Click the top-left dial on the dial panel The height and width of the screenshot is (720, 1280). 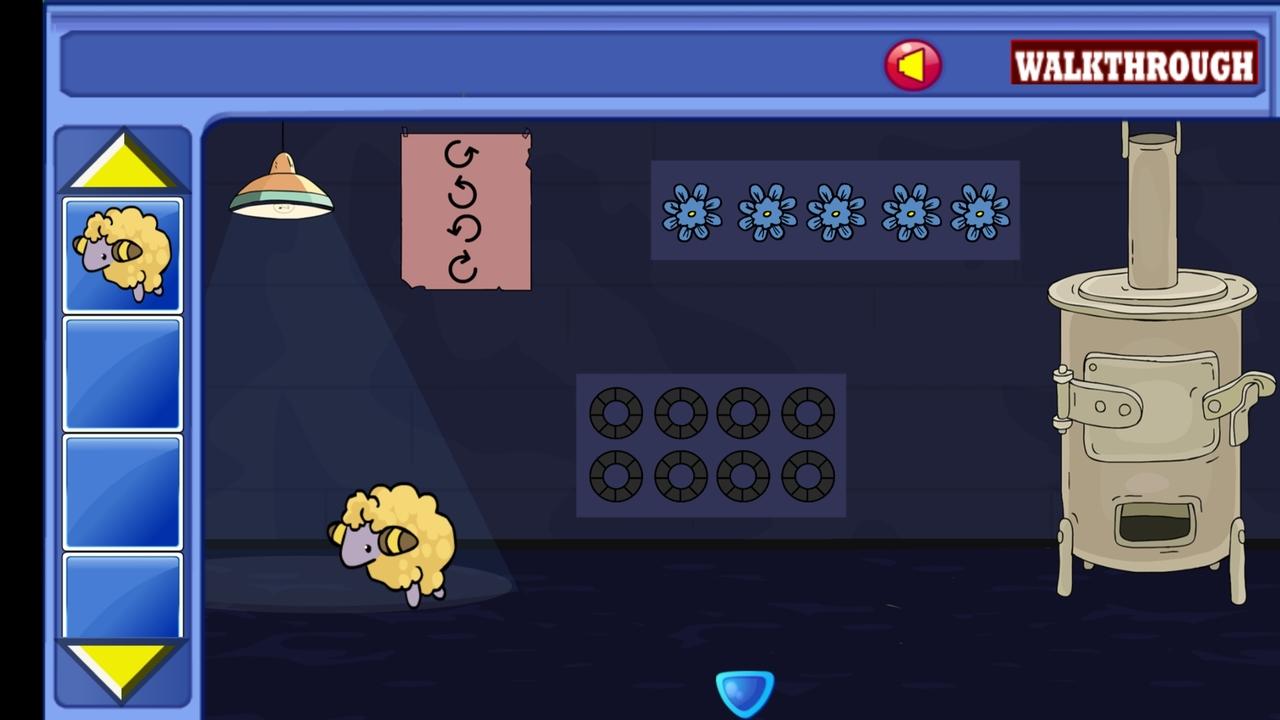coord(614,413)
